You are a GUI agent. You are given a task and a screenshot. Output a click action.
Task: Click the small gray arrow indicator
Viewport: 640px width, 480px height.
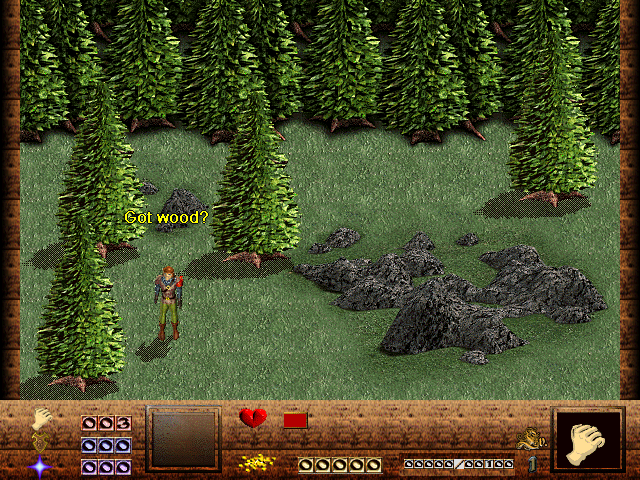[x=532, y=464]
